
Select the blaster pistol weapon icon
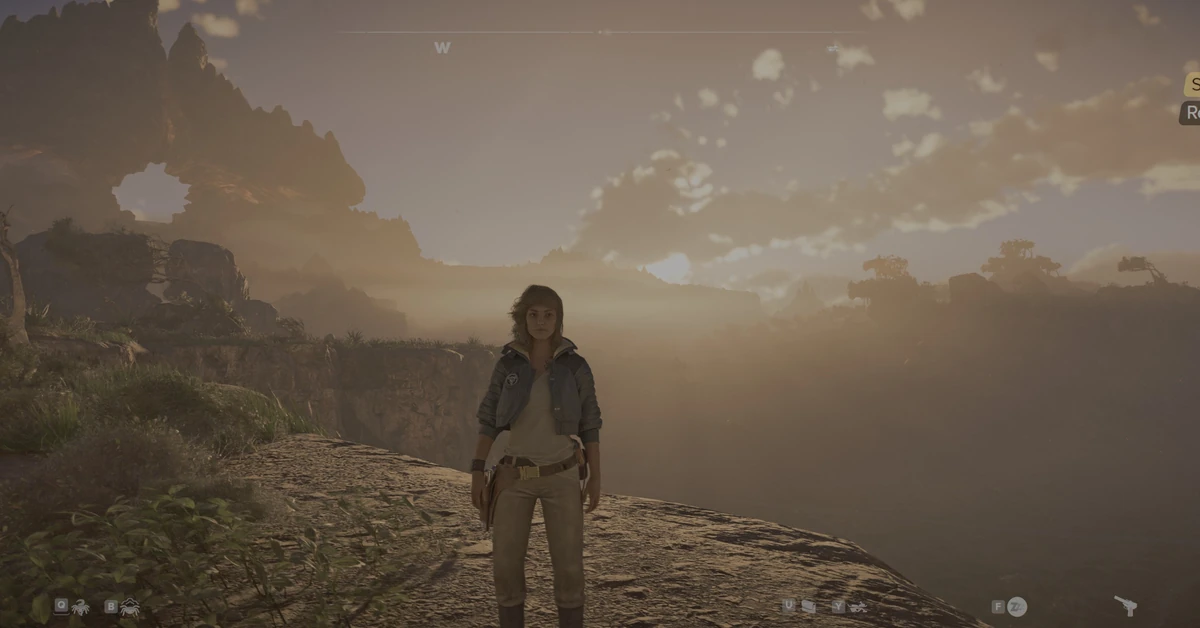click(1125, 605)
